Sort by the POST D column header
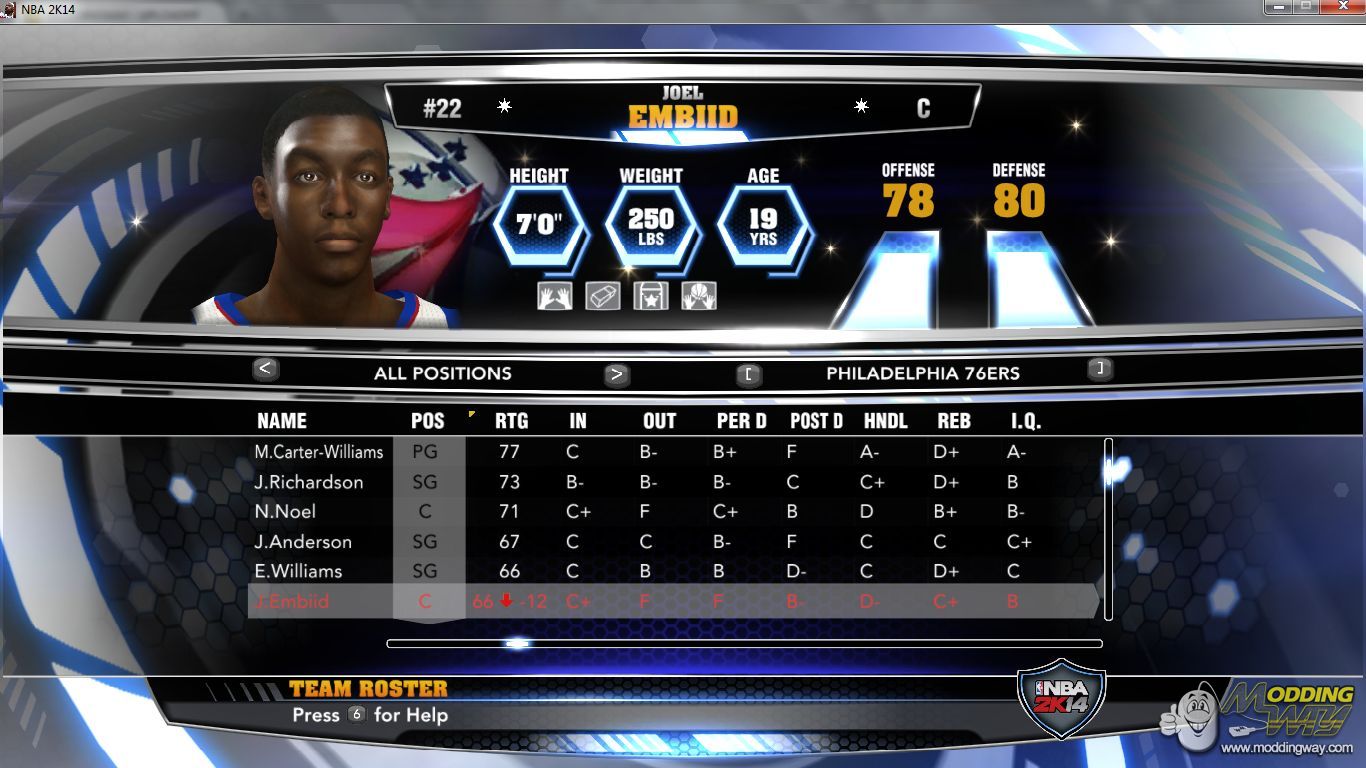Screen dimensions: 1366x768 [816, 421]
